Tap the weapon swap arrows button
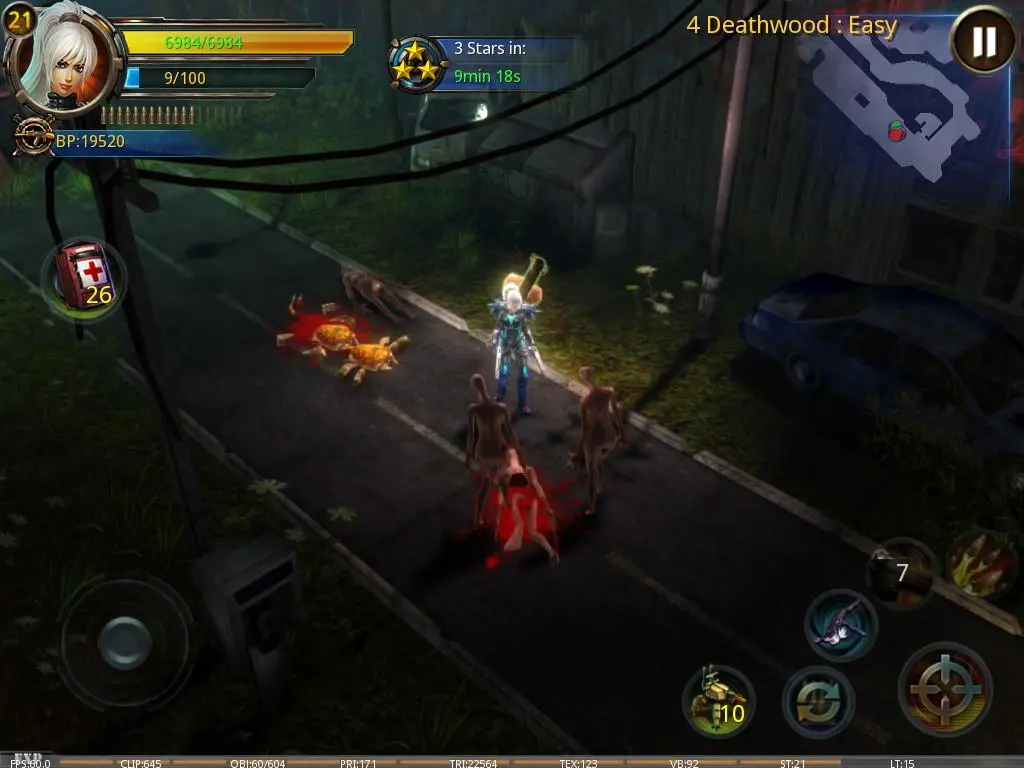1024x768 pixels. coord(818,701)
